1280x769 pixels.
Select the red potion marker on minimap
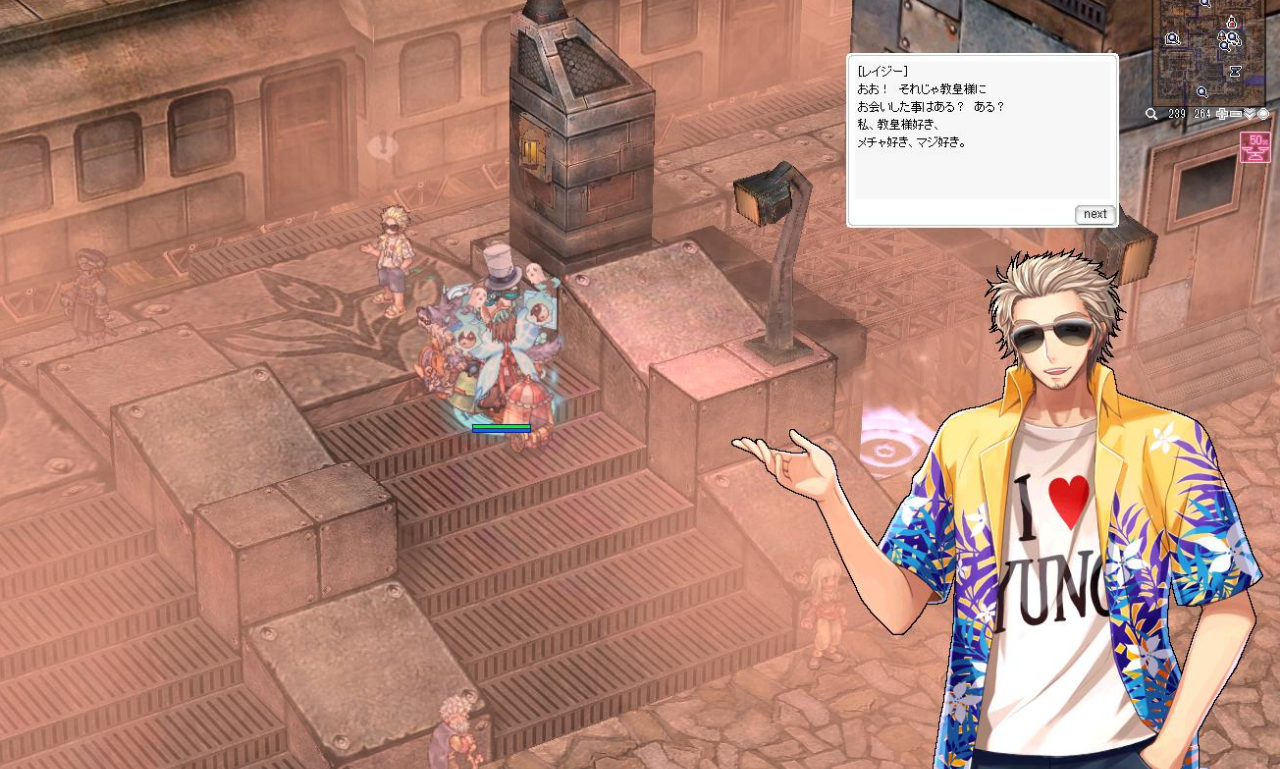1231,21
